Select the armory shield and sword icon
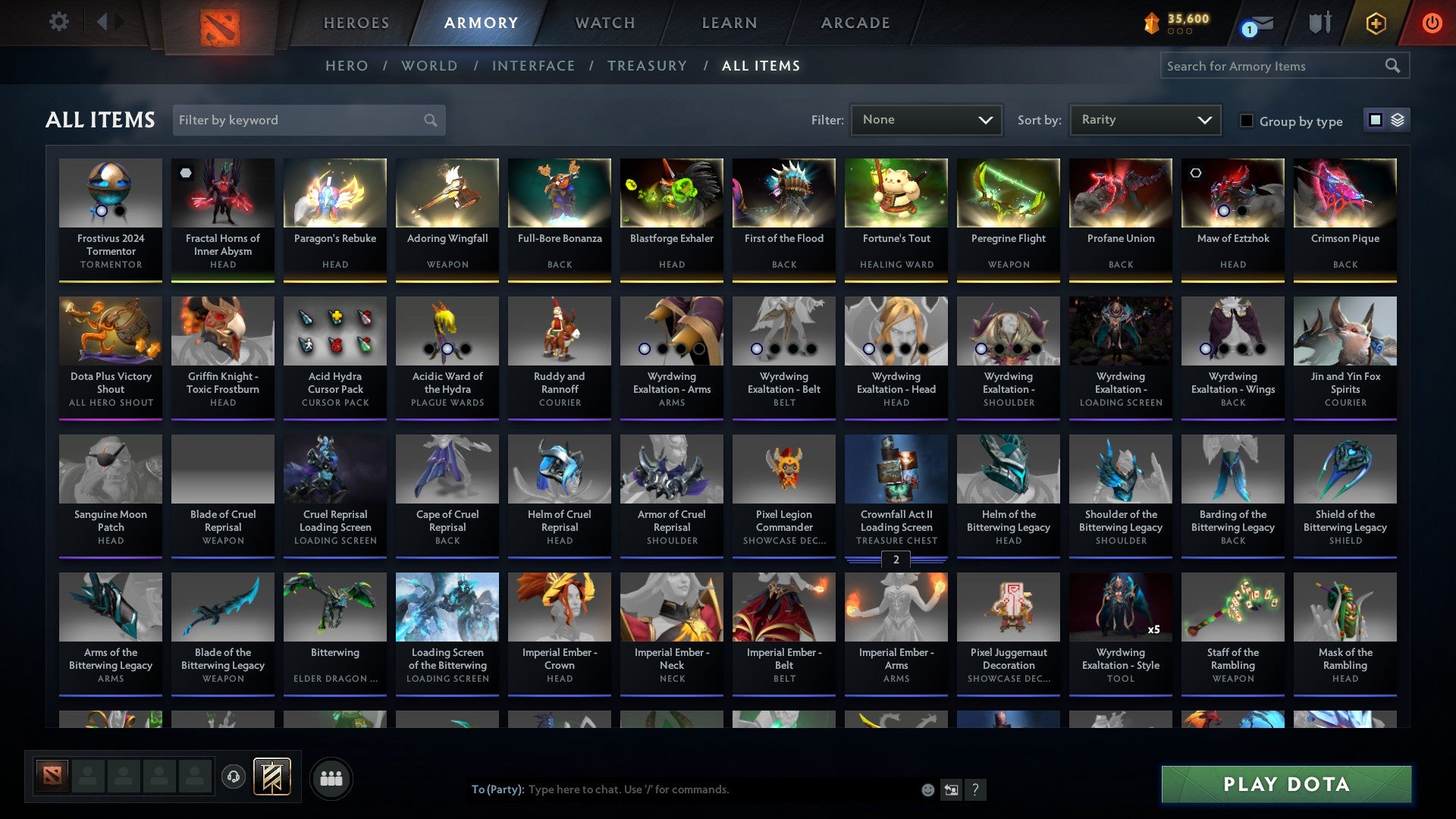Viewport: 1456px width, 819px height. click(1319, 23)
